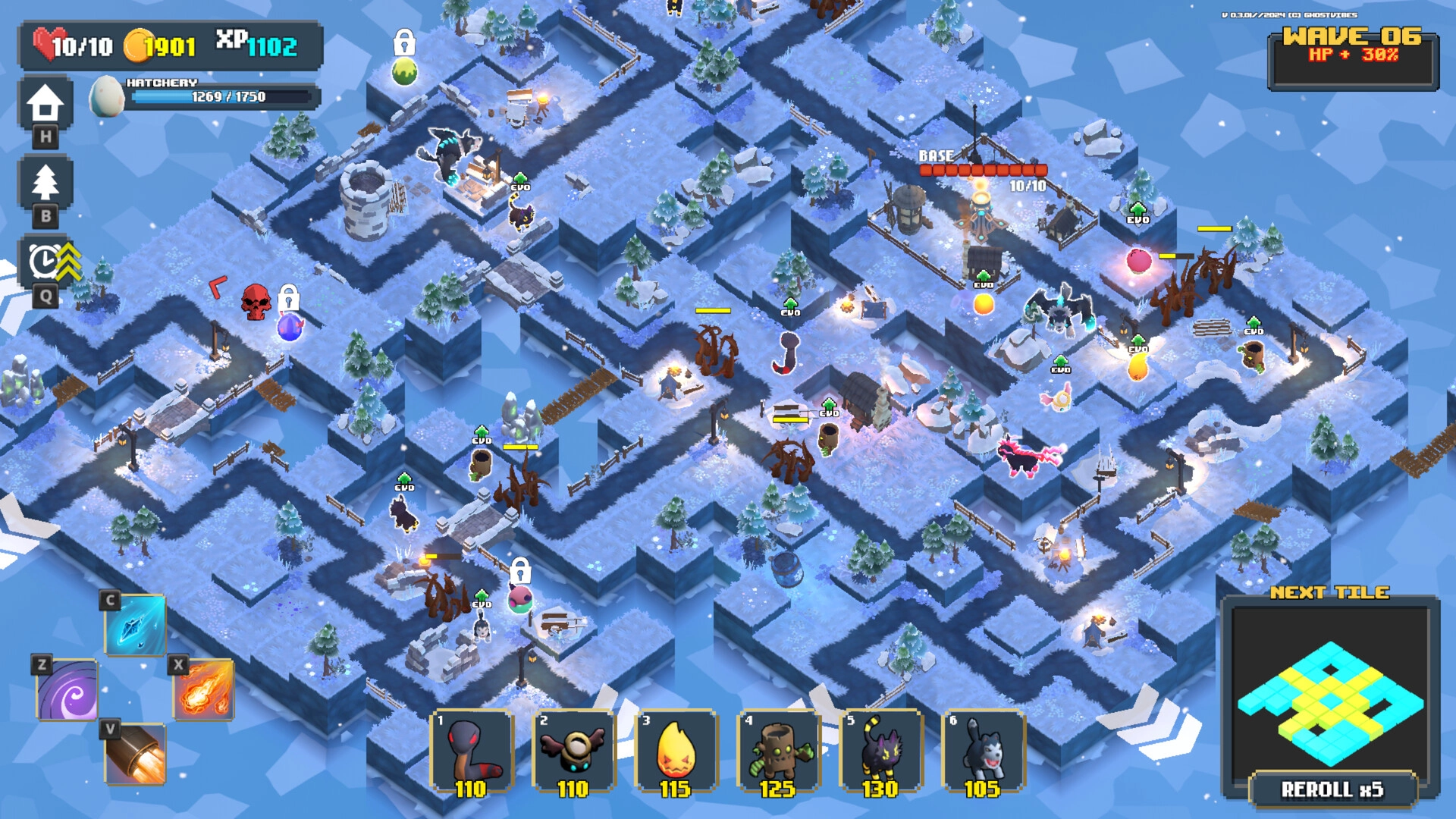
Task: Open the pine tree build button
Action: (45, 183)
